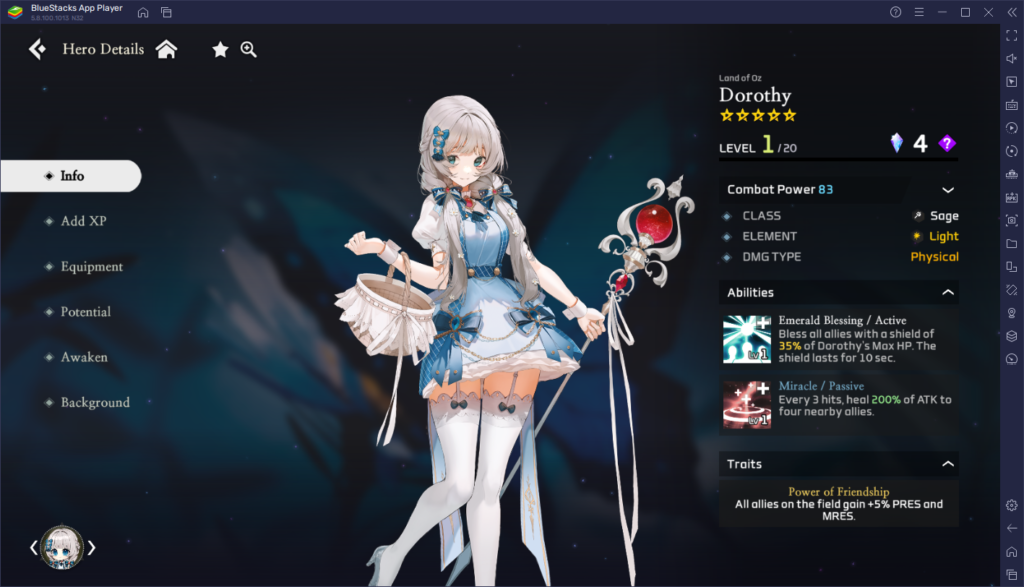
Task: Select the Info tab
Action: (70, 176)
